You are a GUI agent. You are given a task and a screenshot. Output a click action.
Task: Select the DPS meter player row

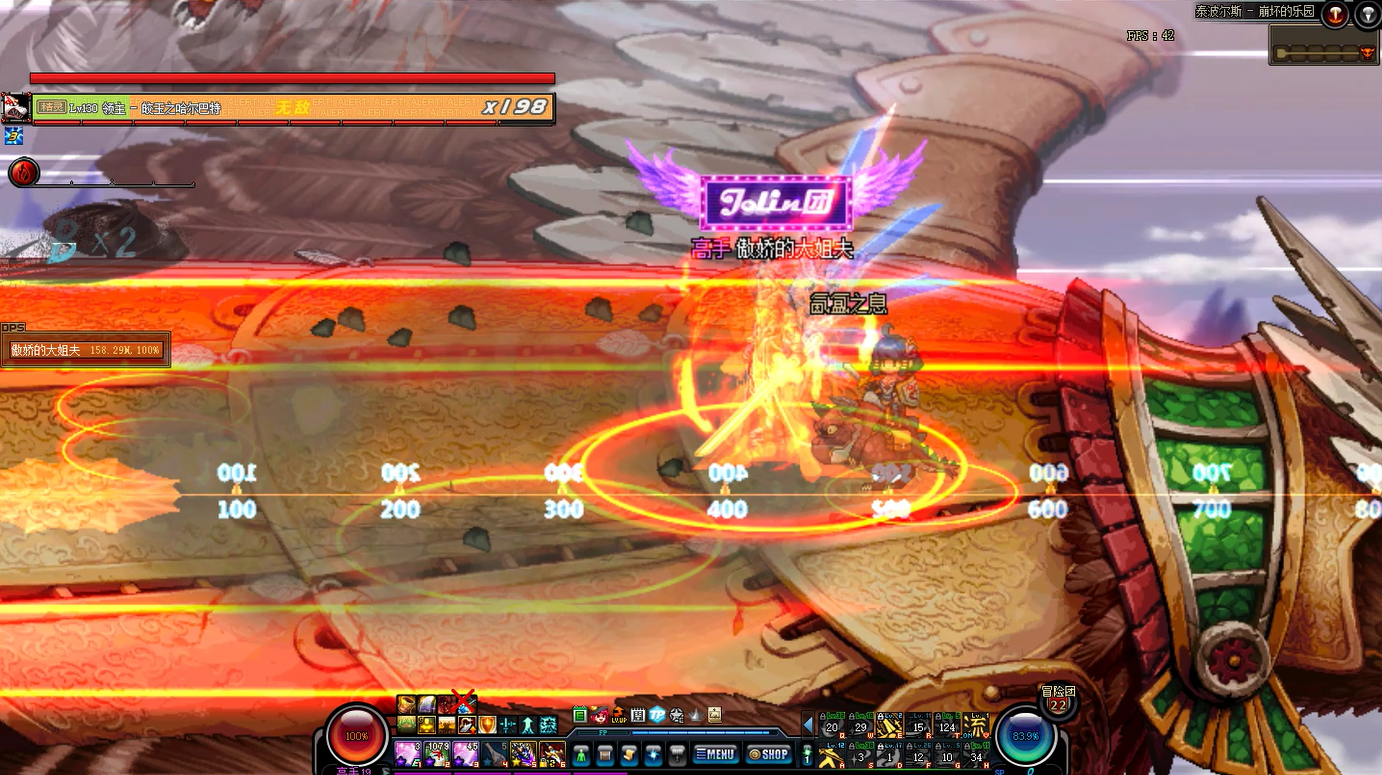(86, 350)
